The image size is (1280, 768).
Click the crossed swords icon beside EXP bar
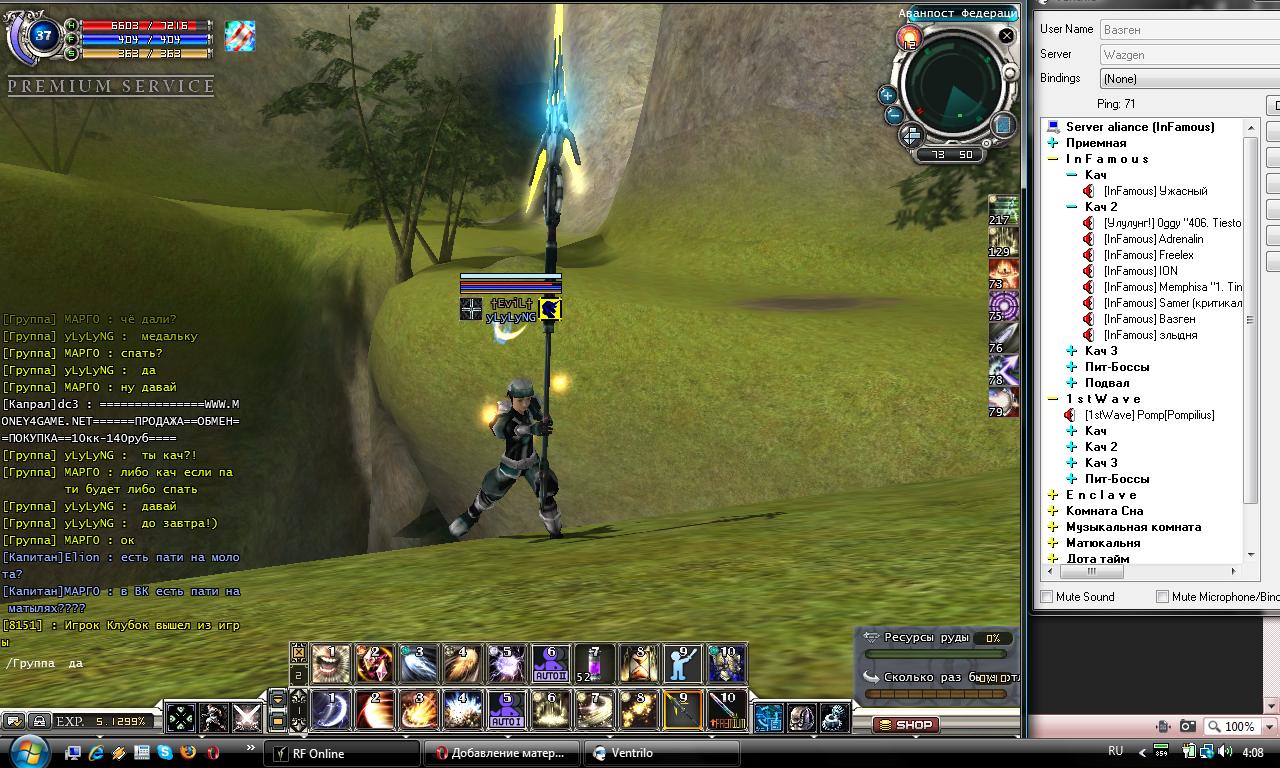[x=246, y=718]
